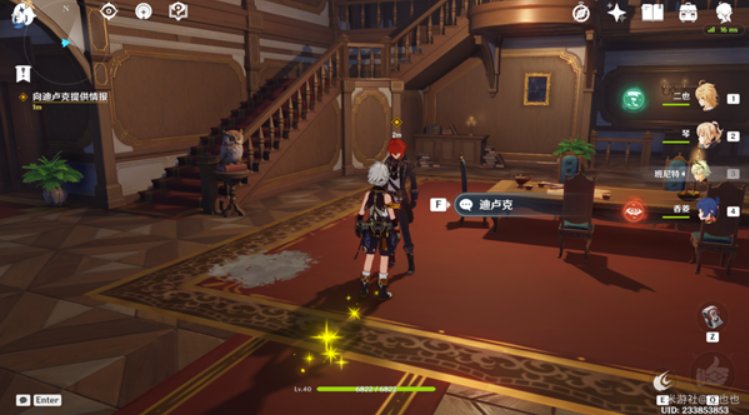Screen dimensions: 749x415
Task: Open the circular events icon
Action: (x=143, y=11)
